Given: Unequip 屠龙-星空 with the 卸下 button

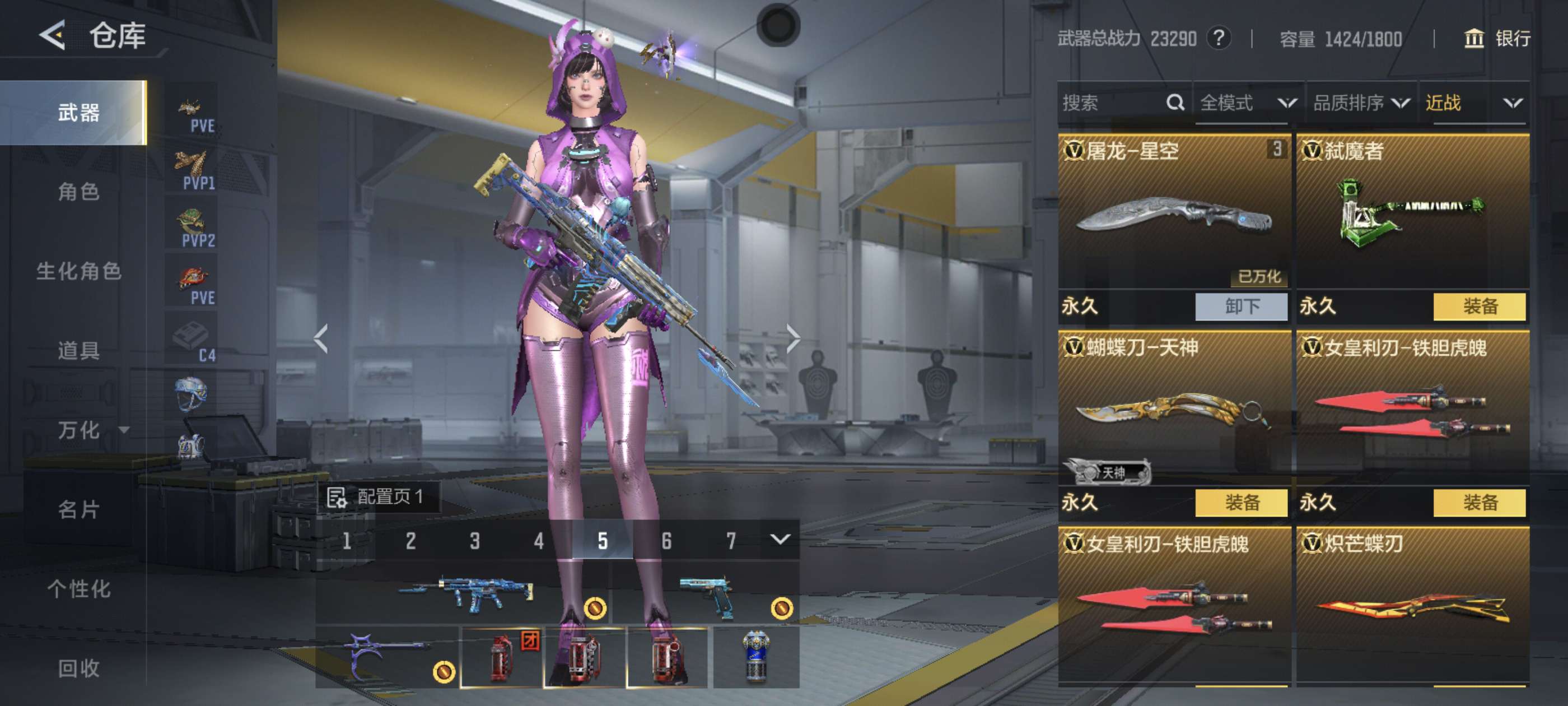Looking at the screenshot, I should coord(1241,306).
